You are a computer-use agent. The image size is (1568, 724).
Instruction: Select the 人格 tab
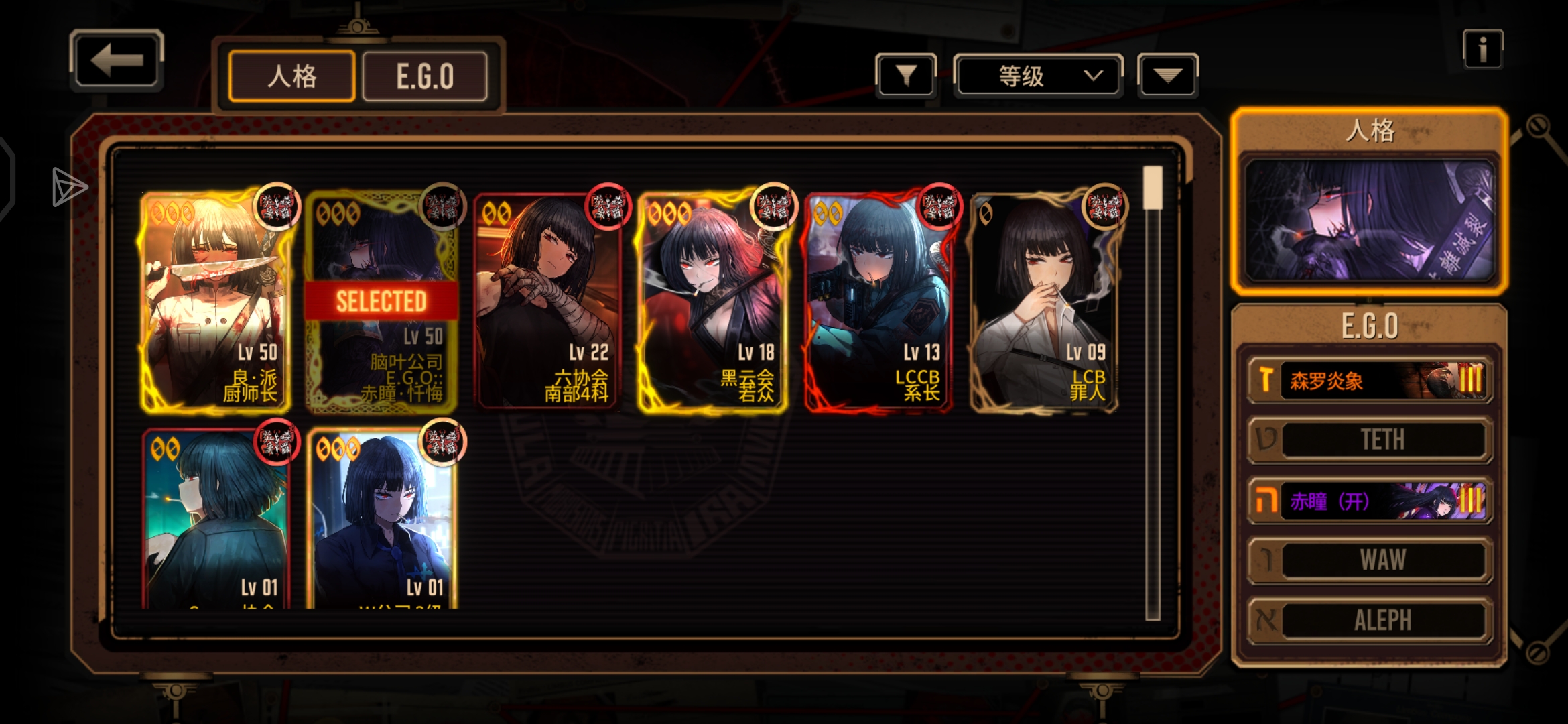[291, 76]
